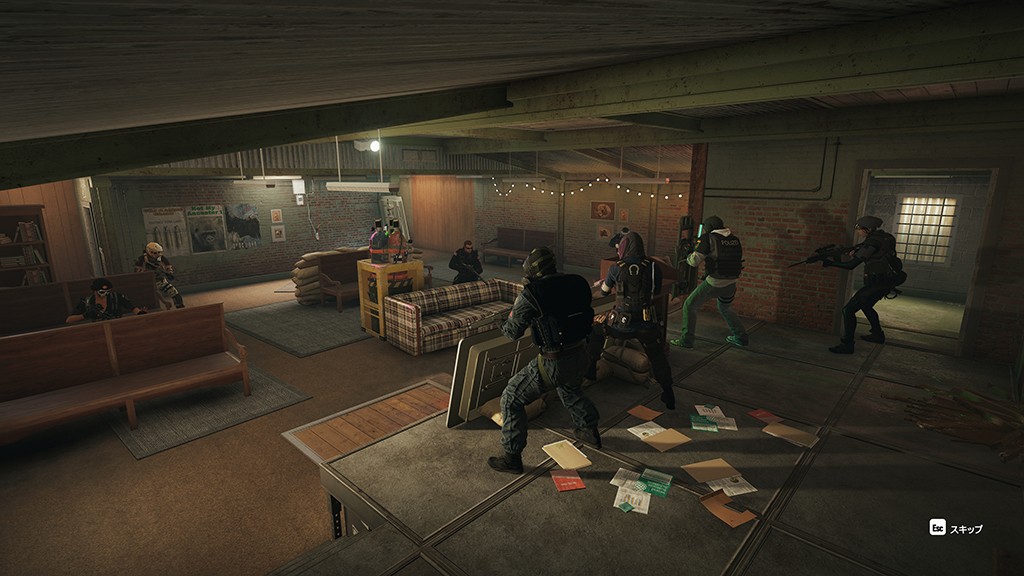Skip the cutscene via スキップ label
Screen dimensions: 1024x576
[965, 528]
